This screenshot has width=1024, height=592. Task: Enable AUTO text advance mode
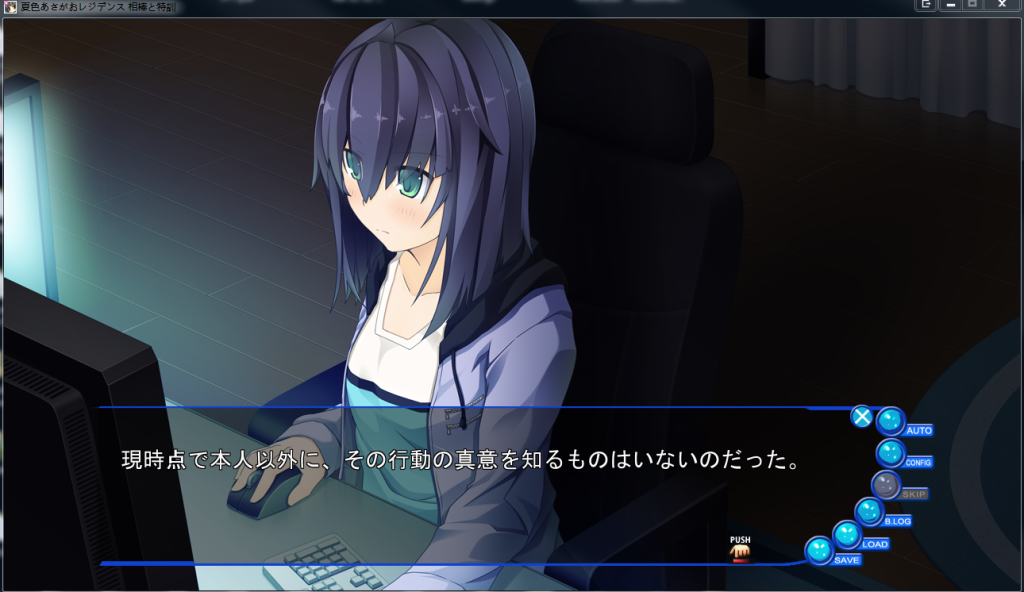point(891,422)
